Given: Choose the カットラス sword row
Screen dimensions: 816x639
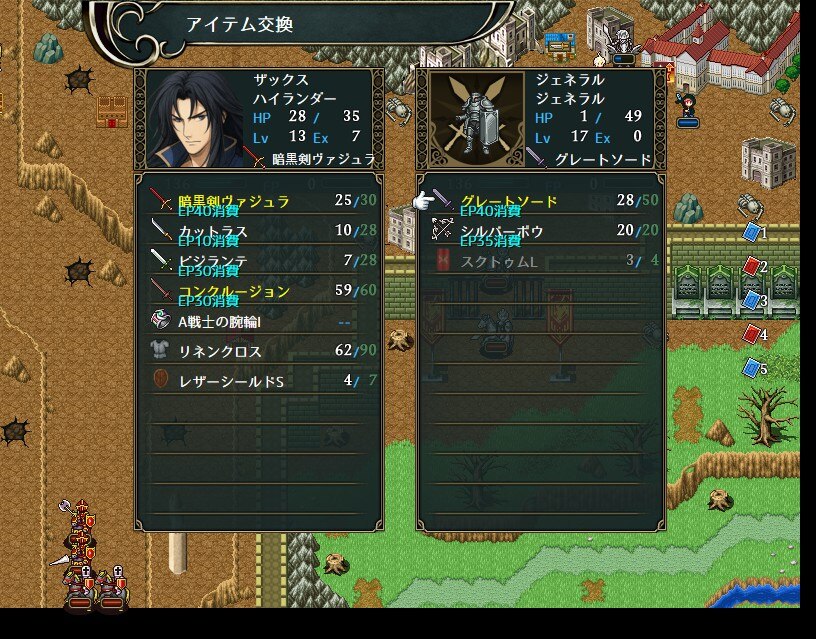Looking at the screenshot, I should click(215, 231).
